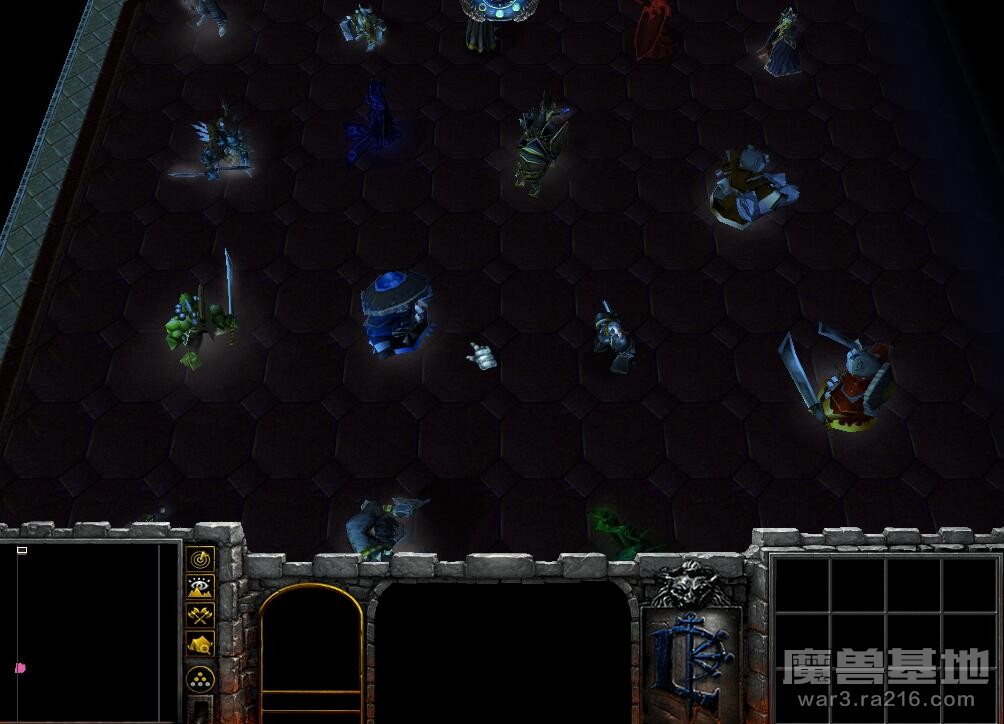Toggle the creep camp display tent button
The width and height of the screenshot is (1004, 724).
[x=201, y=644]
